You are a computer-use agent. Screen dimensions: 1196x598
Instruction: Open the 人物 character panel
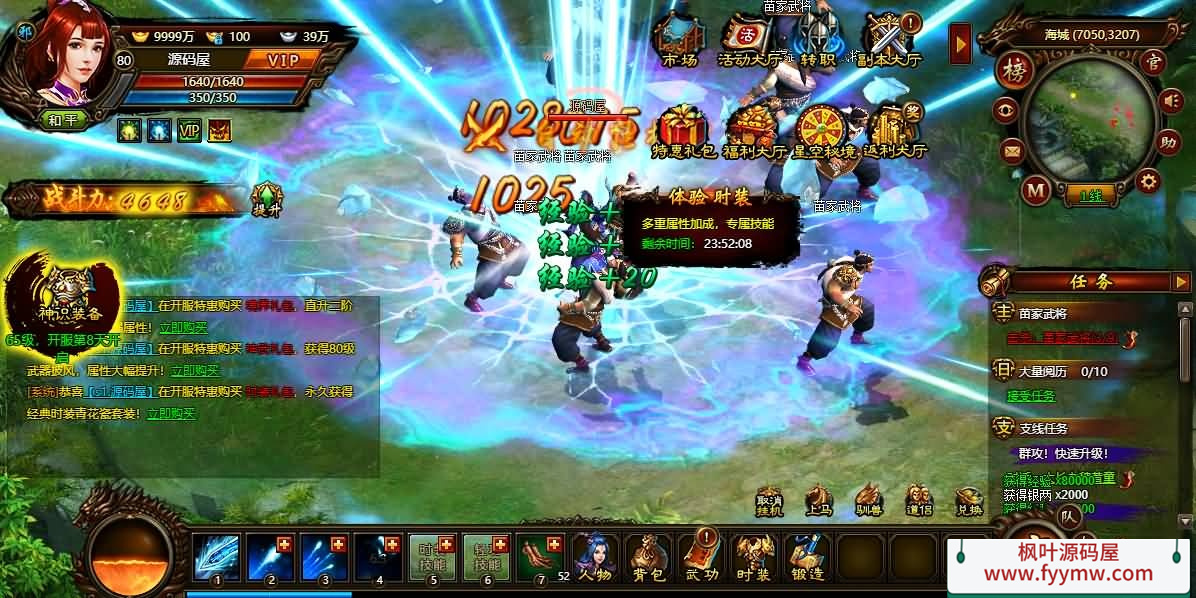(595, 557)
